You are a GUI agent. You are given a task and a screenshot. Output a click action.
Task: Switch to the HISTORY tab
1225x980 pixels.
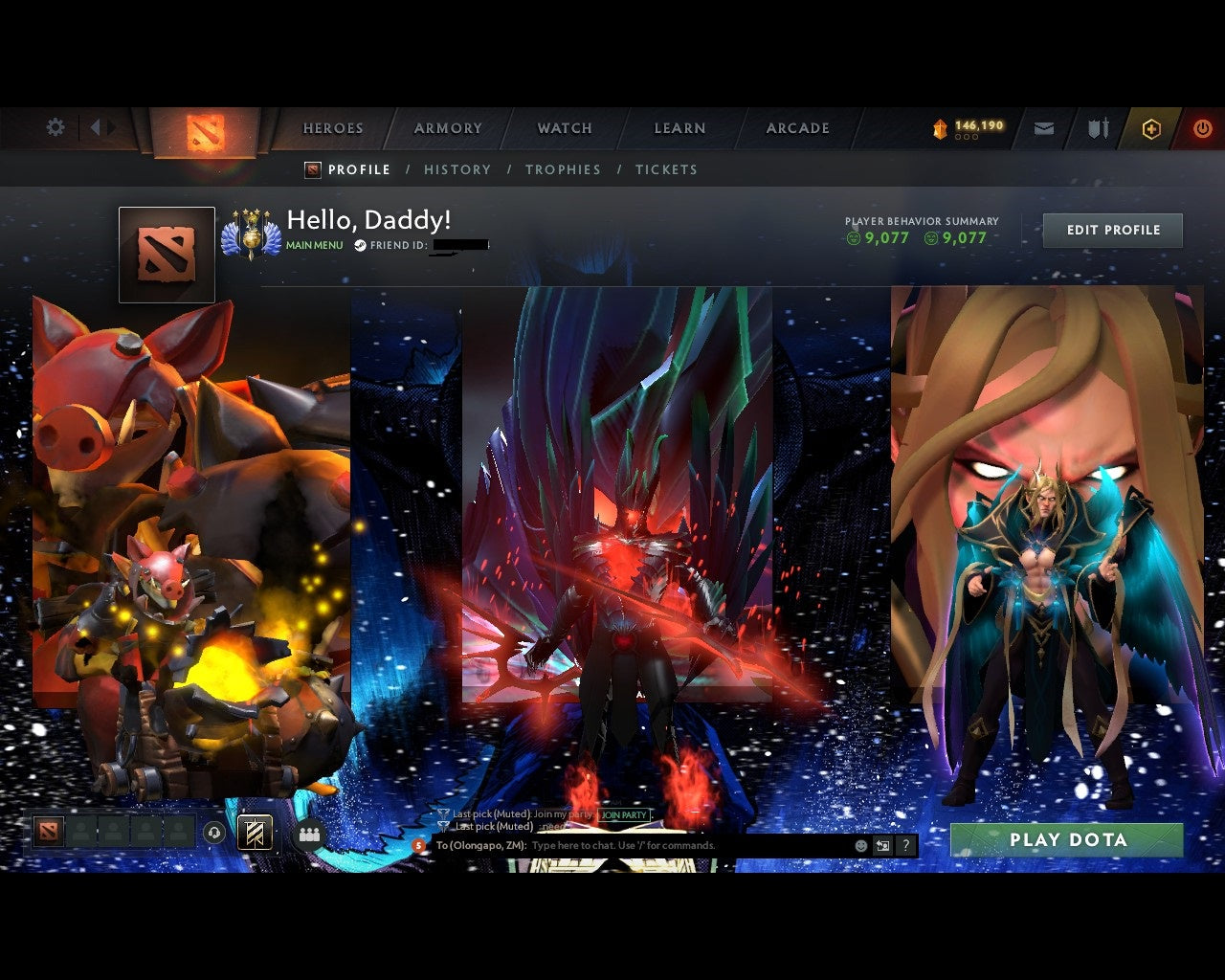pos(457,169)
